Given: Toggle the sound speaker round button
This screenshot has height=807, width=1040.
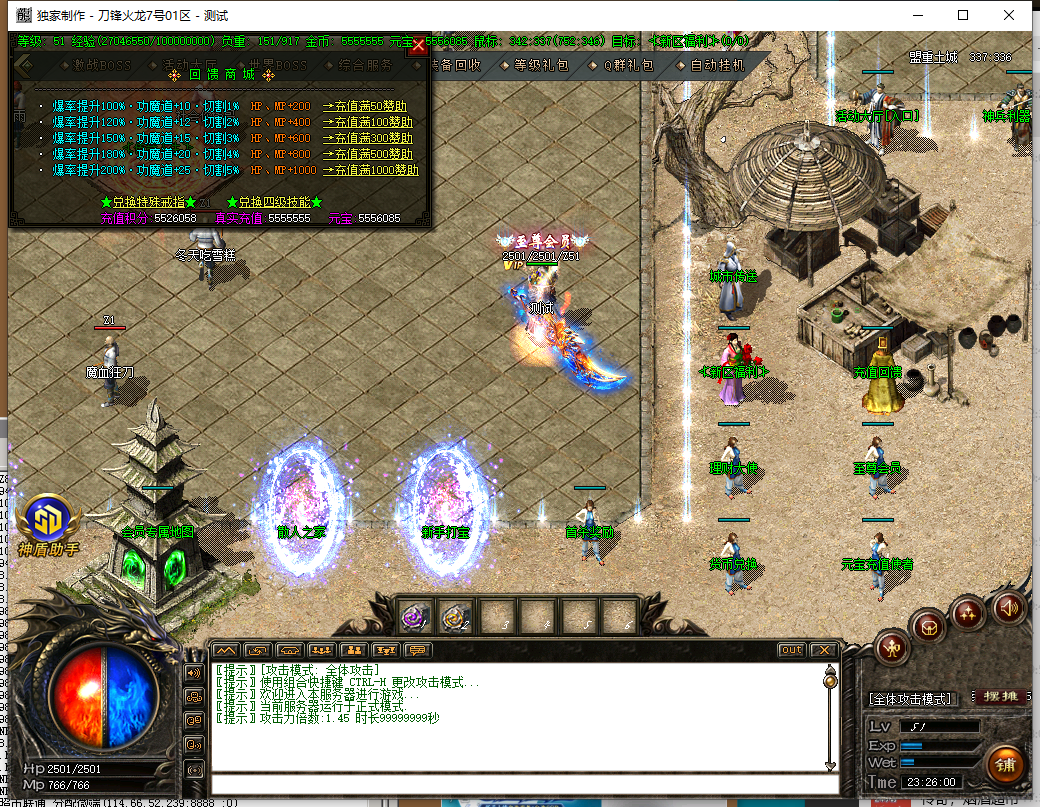Looking at the screenshot, I should click(x=1009, y=606).
